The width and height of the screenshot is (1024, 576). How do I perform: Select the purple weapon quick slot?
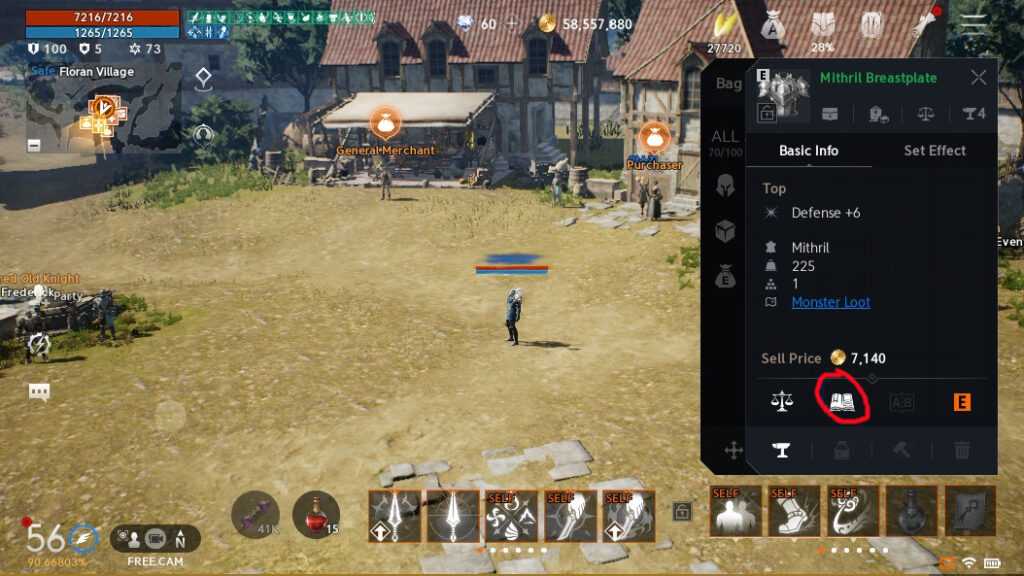(255, 514)
